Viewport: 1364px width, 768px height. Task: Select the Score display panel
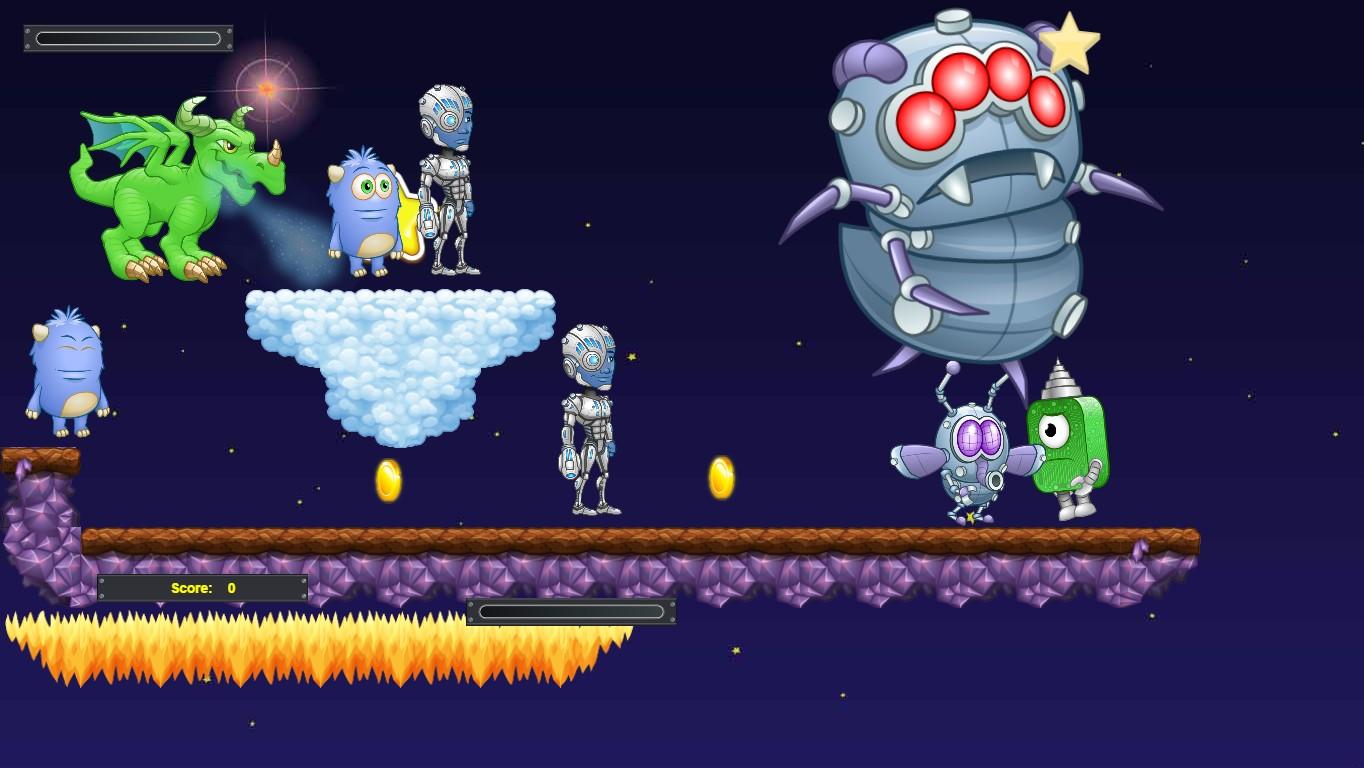(200, 588)
